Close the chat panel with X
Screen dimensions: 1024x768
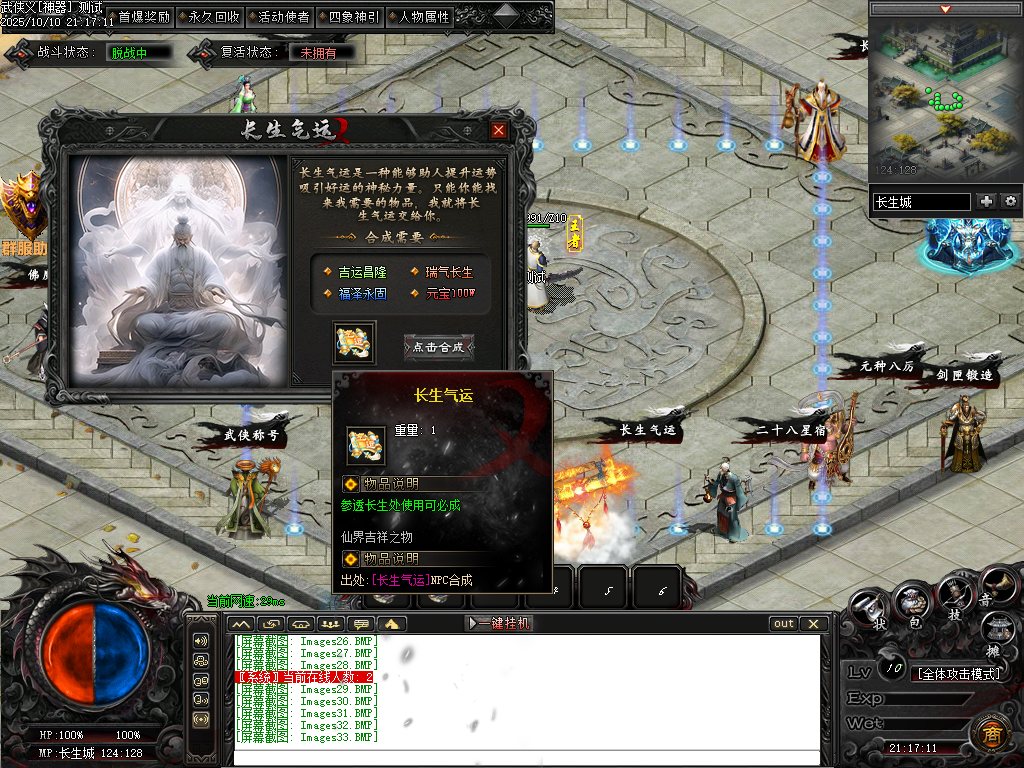[x=814, y=623]
